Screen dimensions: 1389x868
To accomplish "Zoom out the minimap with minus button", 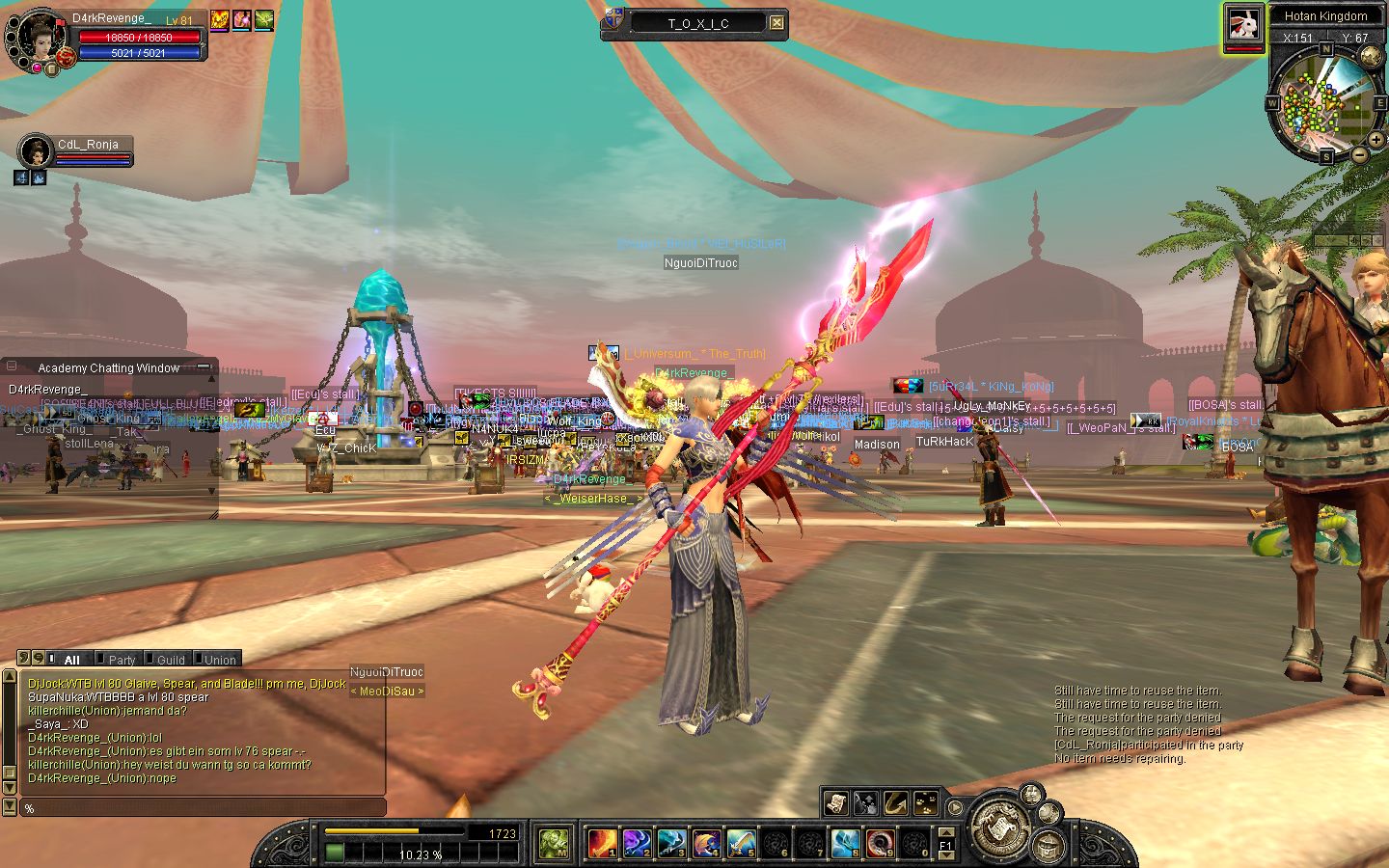I will click(x=1359, y=154).
